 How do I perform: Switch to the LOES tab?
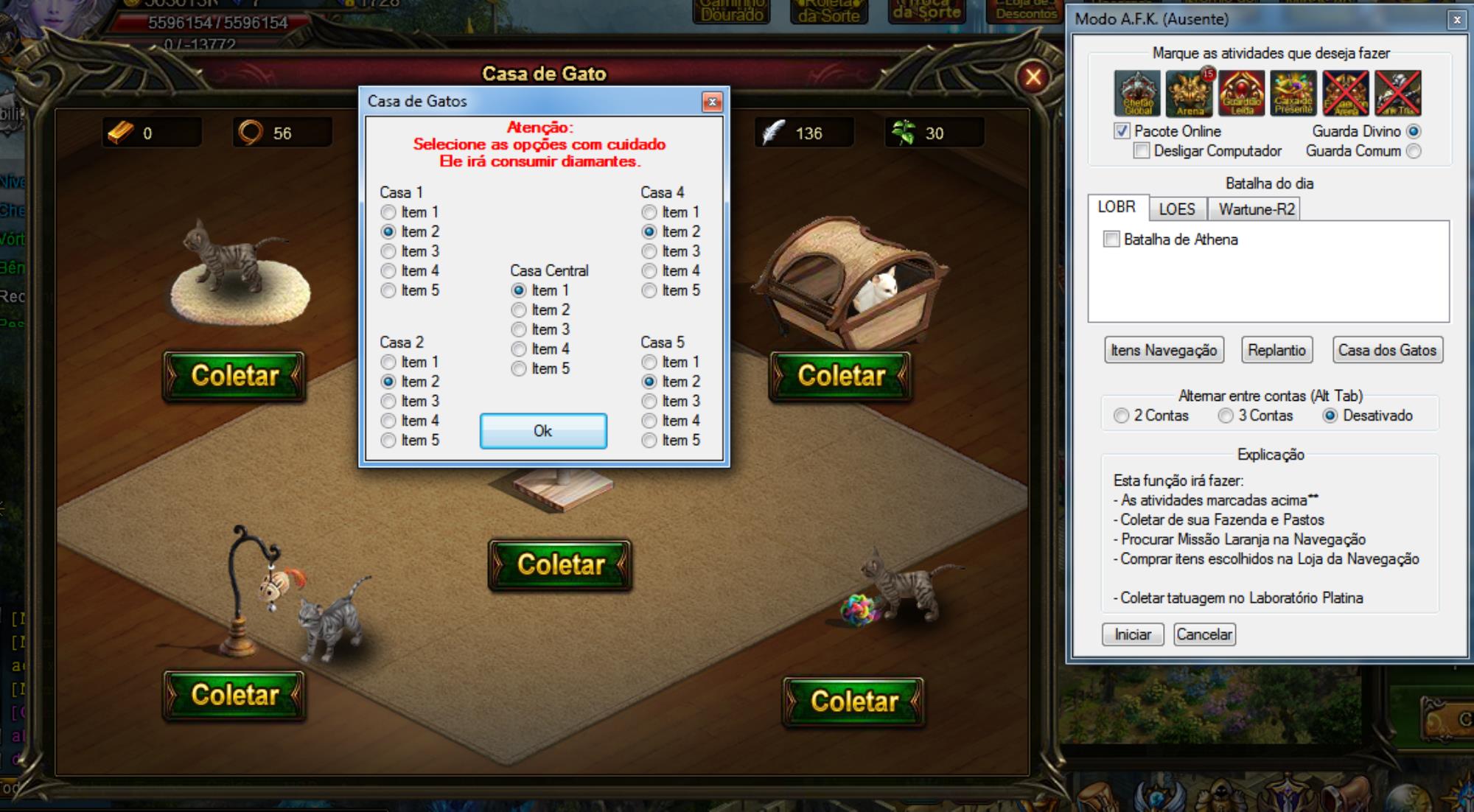click(1176, 209)
